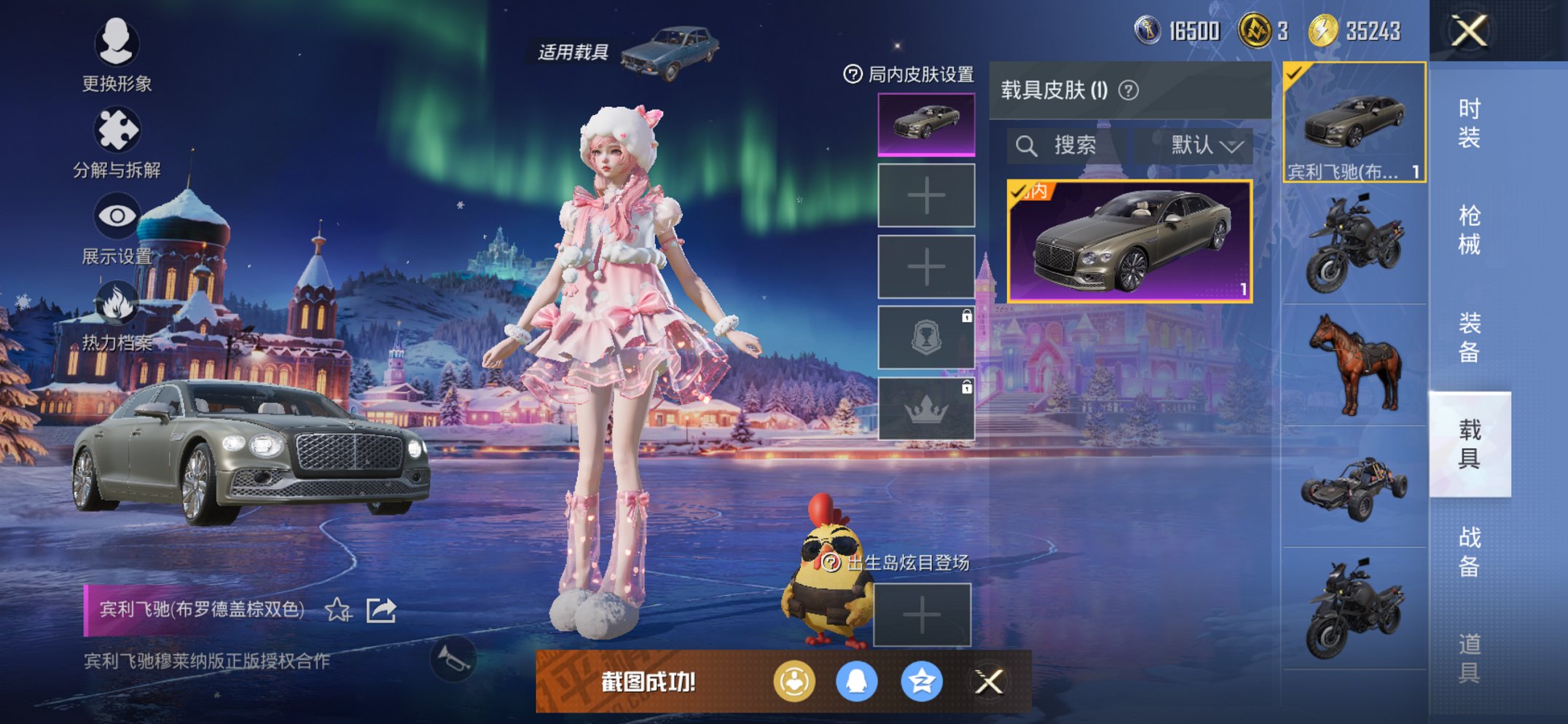1568x724 pixels.
Task: Open the 更换形象 character change panel
Action: pos(117,45)
